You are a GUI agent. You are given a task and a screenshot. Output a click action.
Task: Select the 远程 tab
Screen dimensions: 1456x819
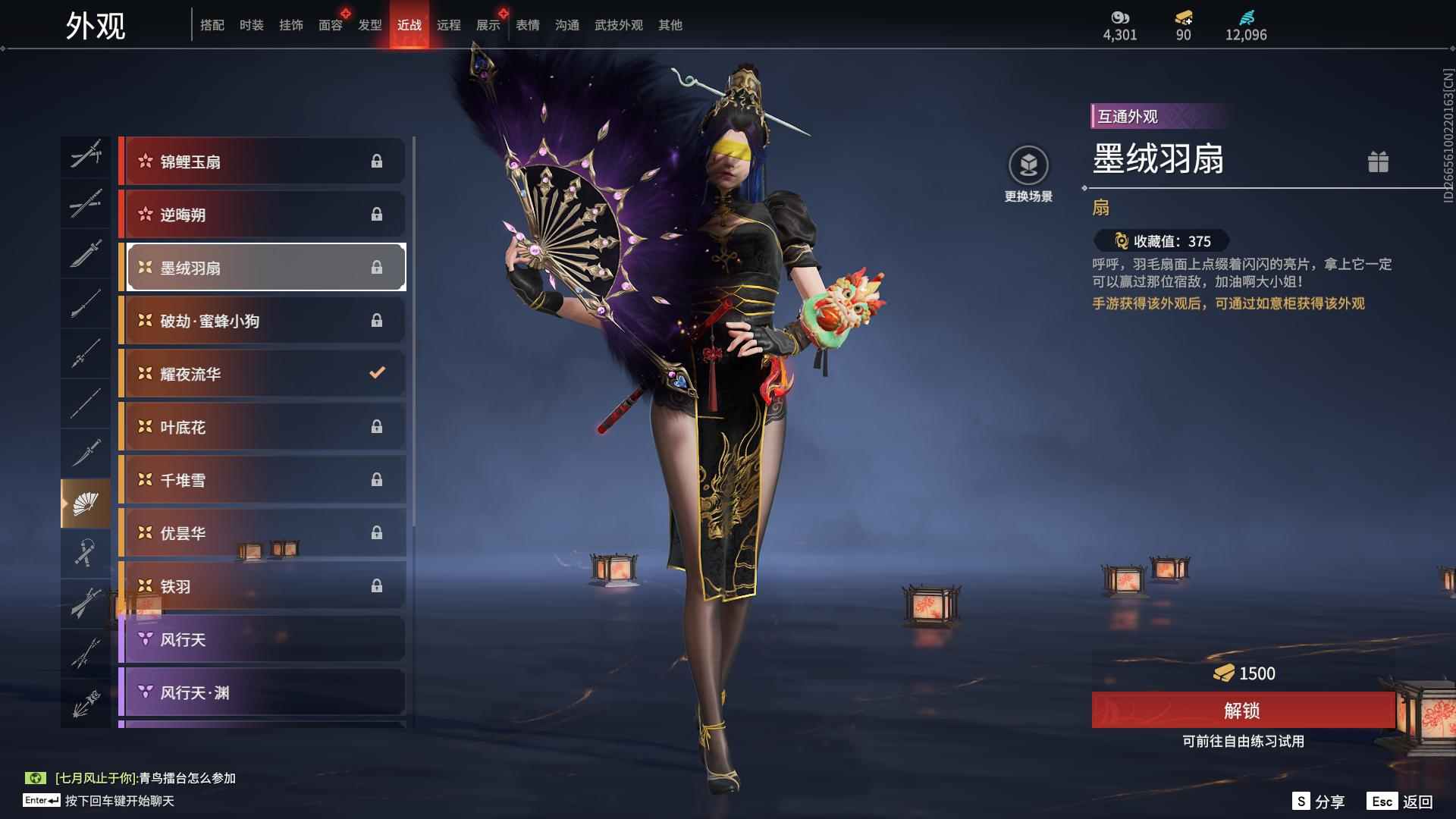(x=448, y=25)
